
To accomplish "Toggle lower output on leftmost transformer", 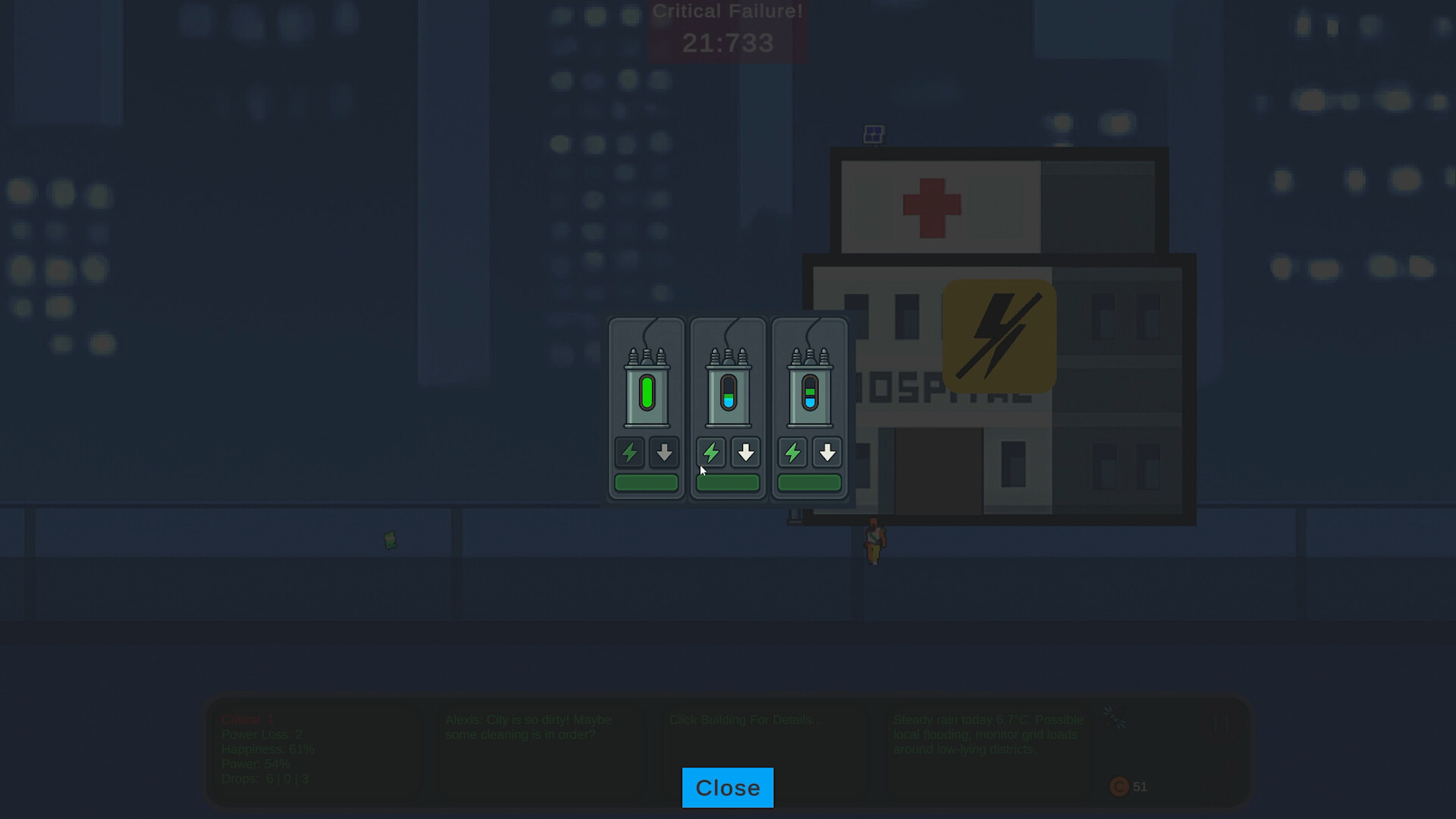I will click(664, 453).
